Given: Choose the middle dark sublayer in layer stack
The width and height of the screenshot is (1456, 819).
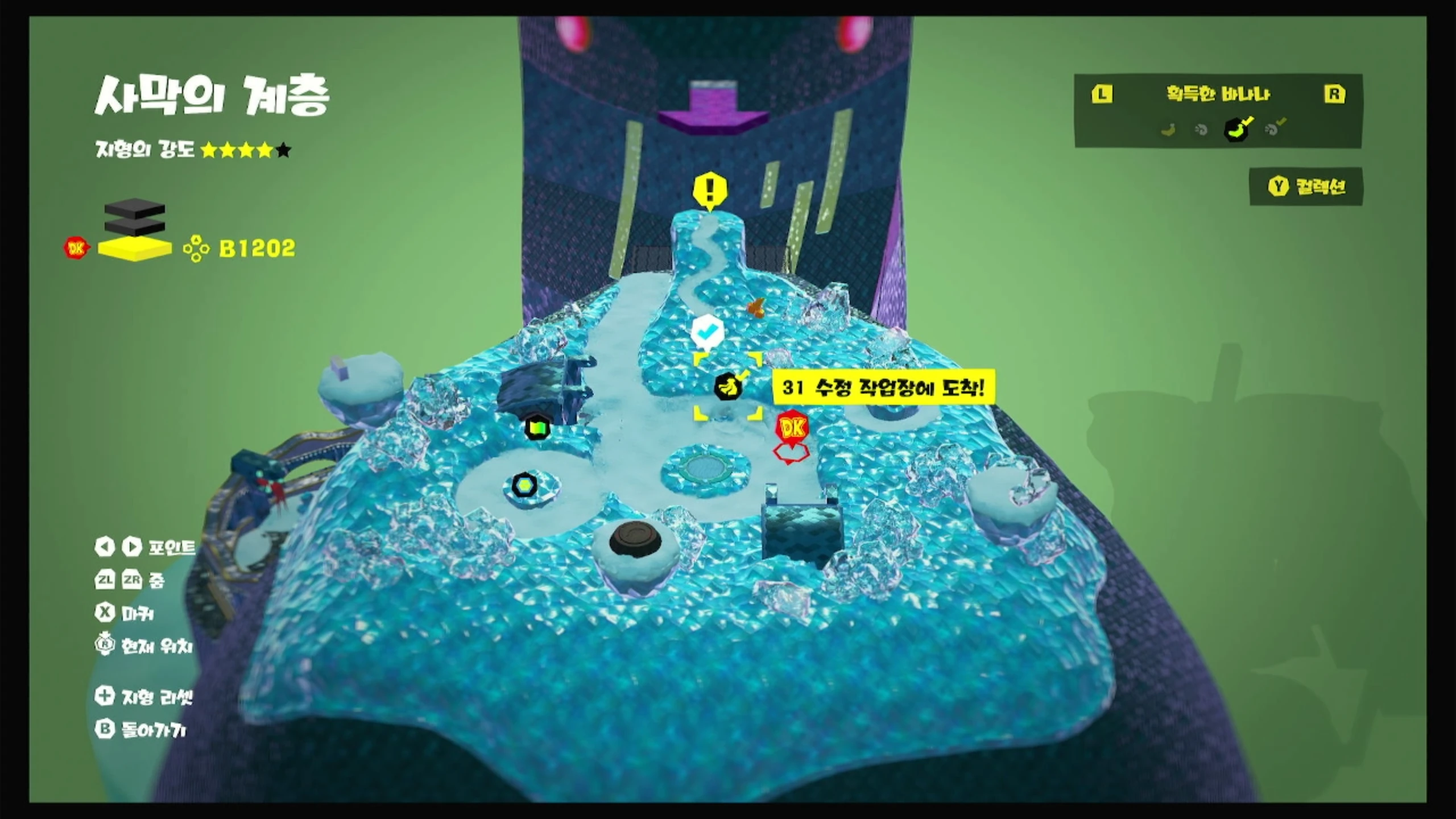Looking at the screenshot, I should click(x=135, y=226).
